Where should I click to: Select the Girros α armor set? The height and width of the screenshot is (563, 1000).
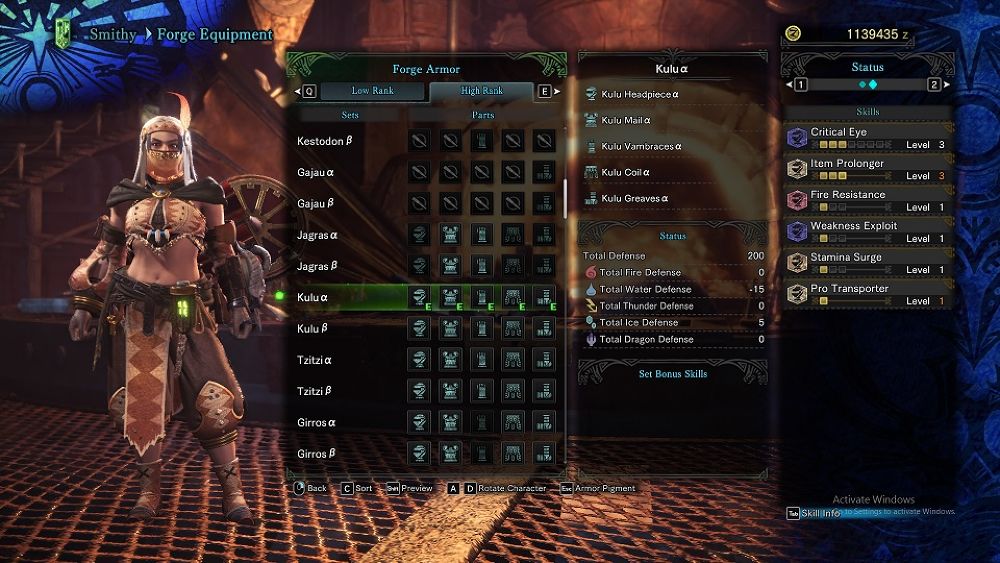[x=317, y=422]
